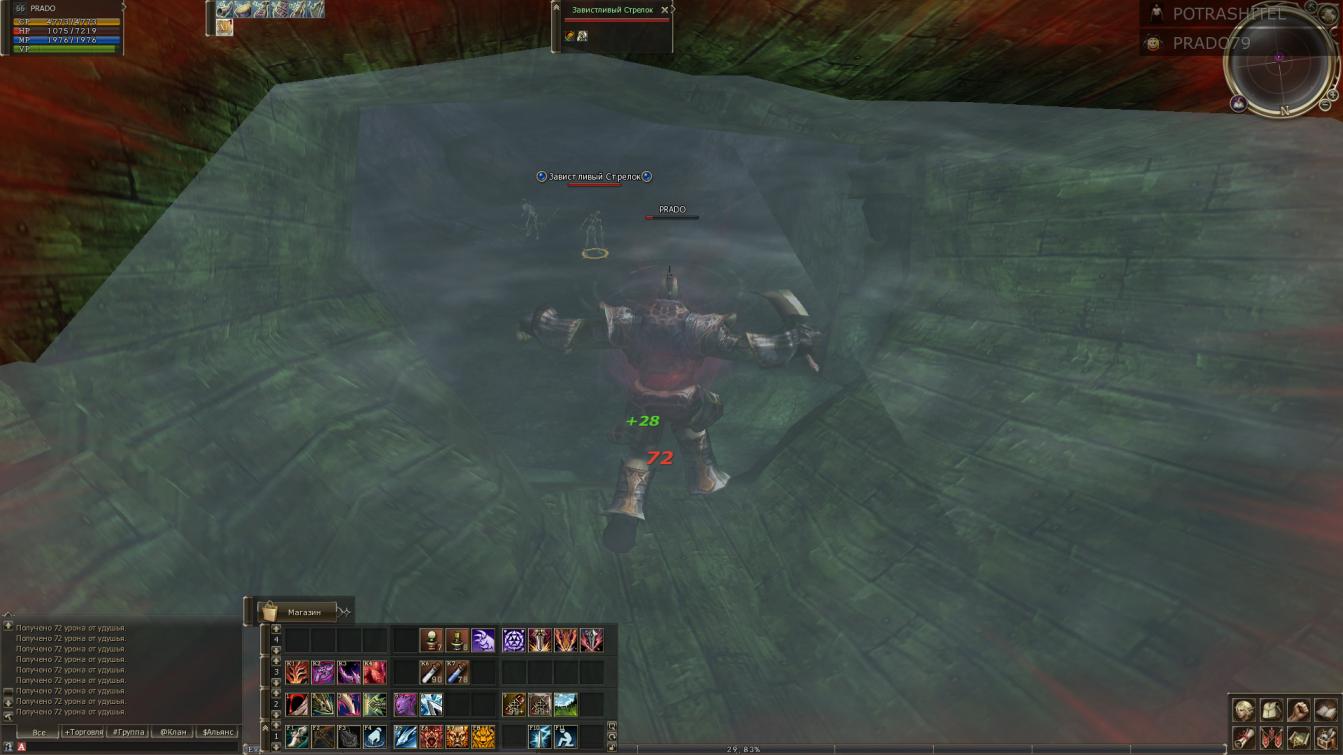Image resolution: width=1343 pixels, height=755 pixels.
Task: Use the purple hexagram skill icon
Action: click(x=514, y=640)
